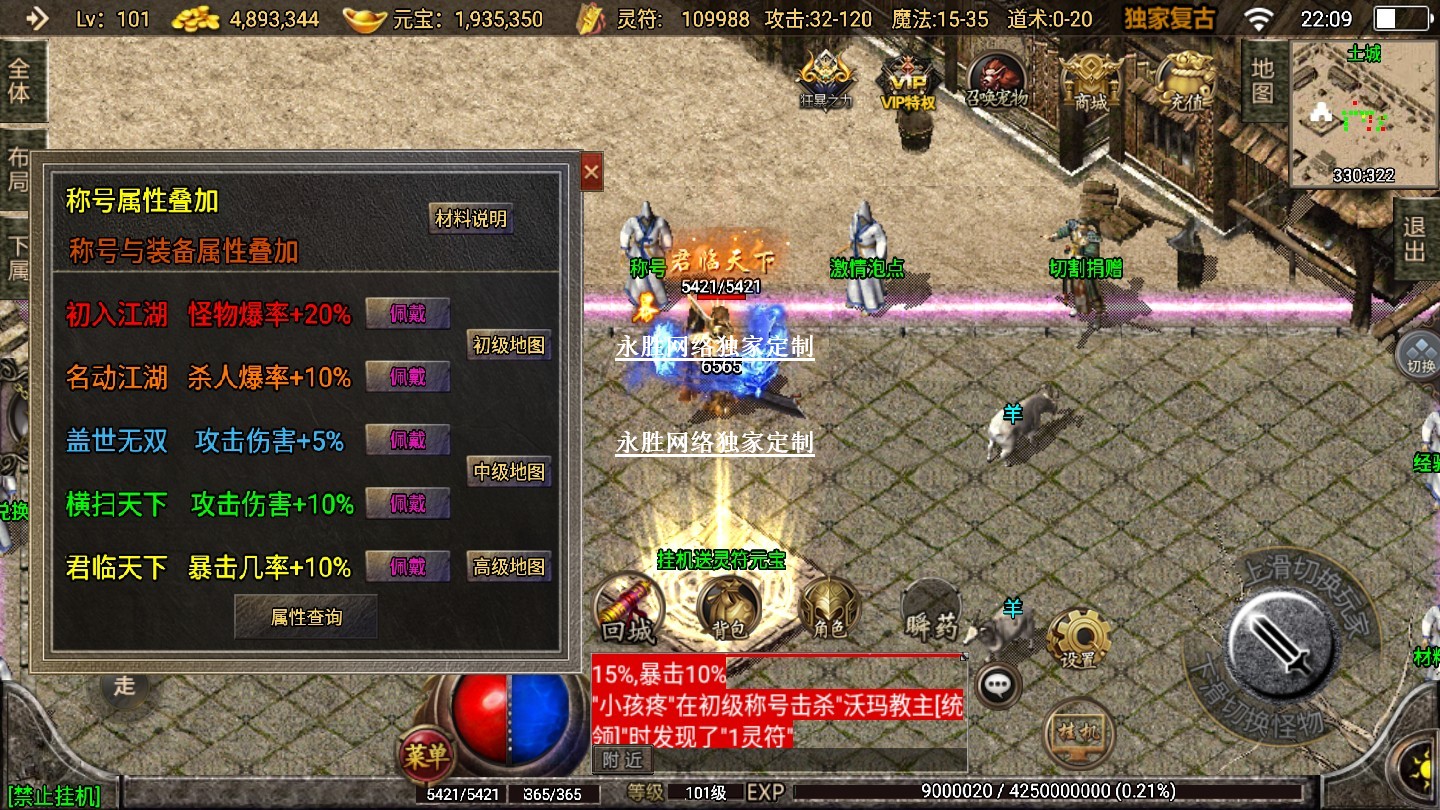Choose the 中级地图 button
This screenshot has width=1440, height=810.
(x=510, y=471)
